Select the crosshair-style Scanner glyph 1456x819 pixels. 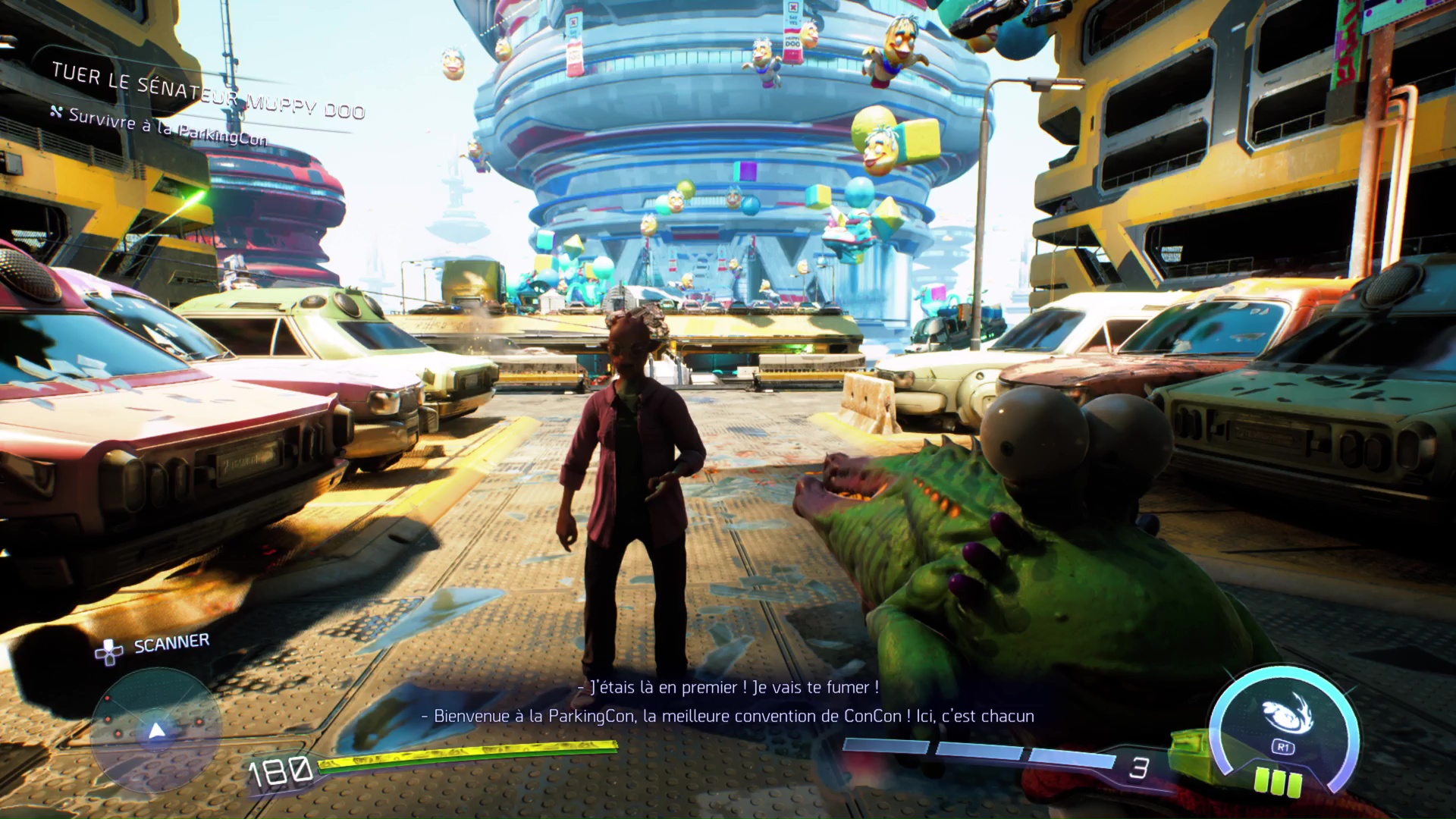coord(108,653)
